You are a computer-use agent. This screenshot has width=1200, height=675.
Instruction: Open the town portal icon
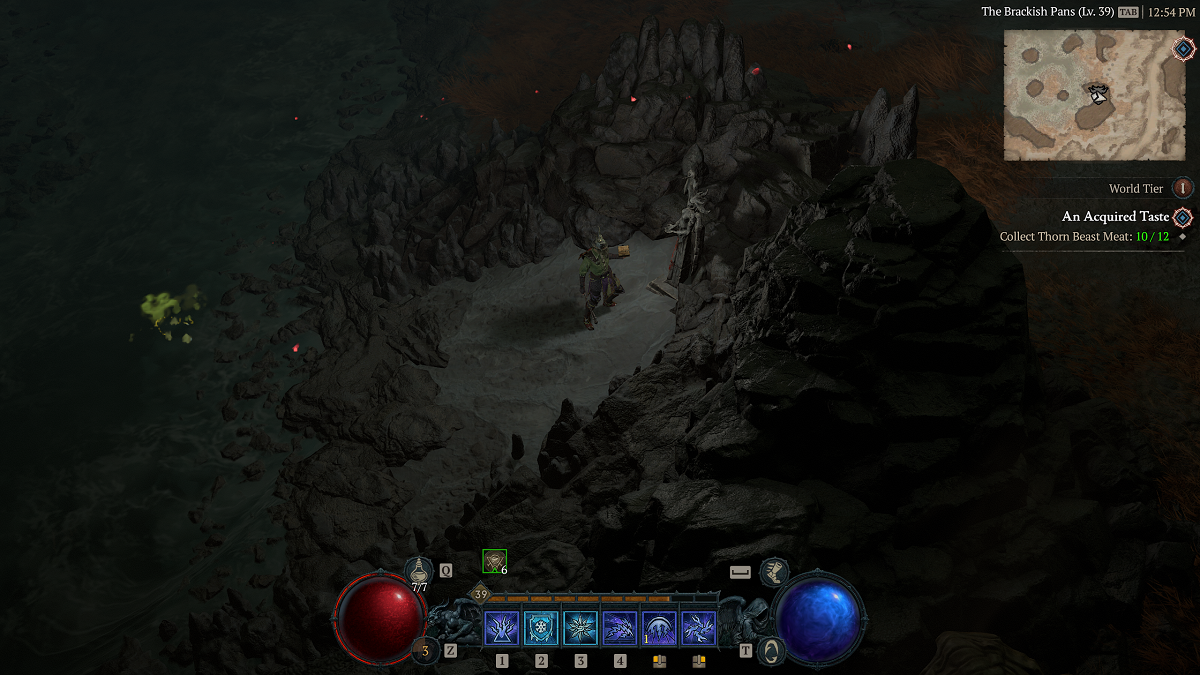[771, 650]
